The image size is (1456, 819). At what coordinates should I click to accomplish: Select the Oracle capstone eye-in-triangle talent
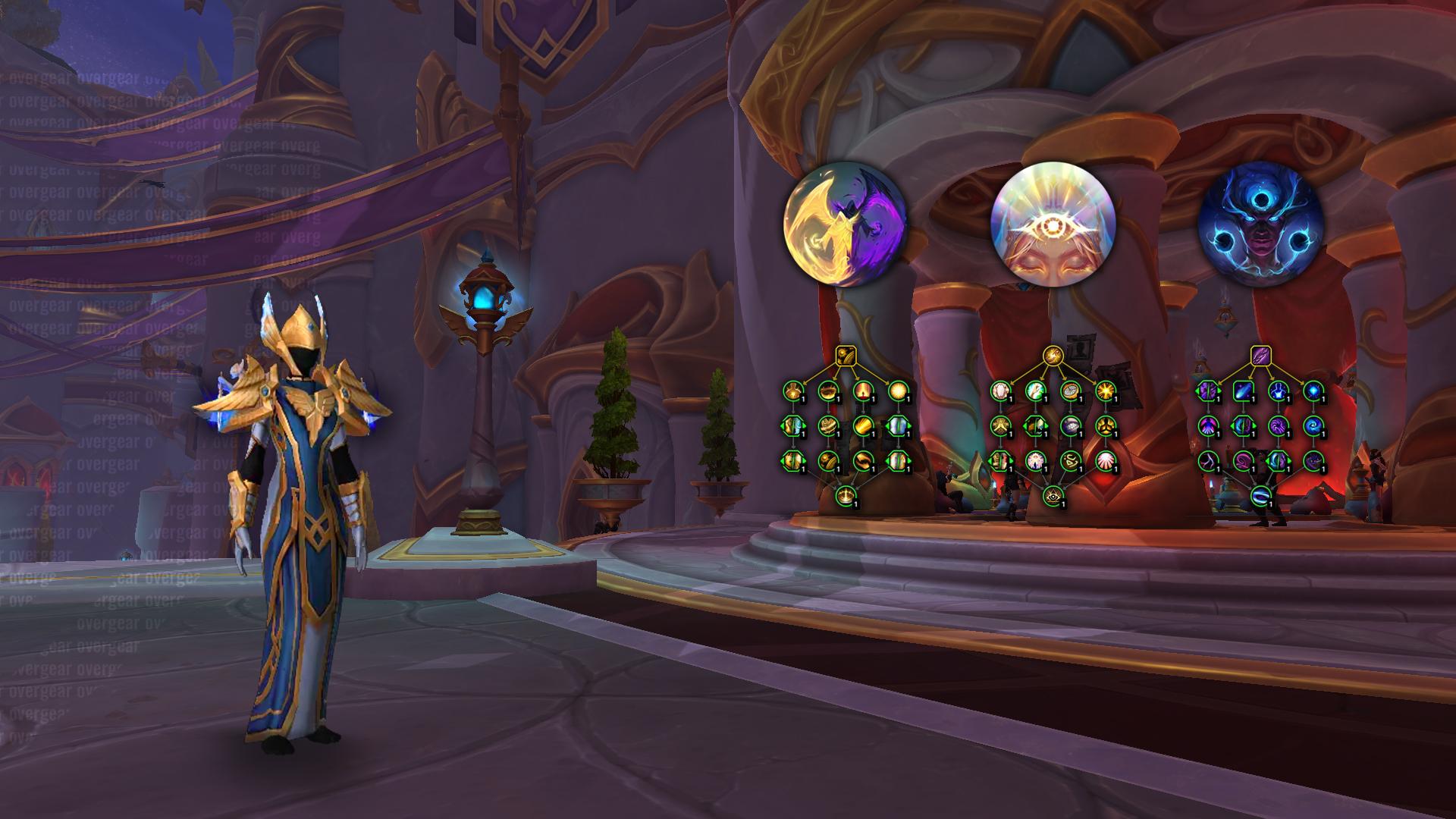[x=1052, y=496]
